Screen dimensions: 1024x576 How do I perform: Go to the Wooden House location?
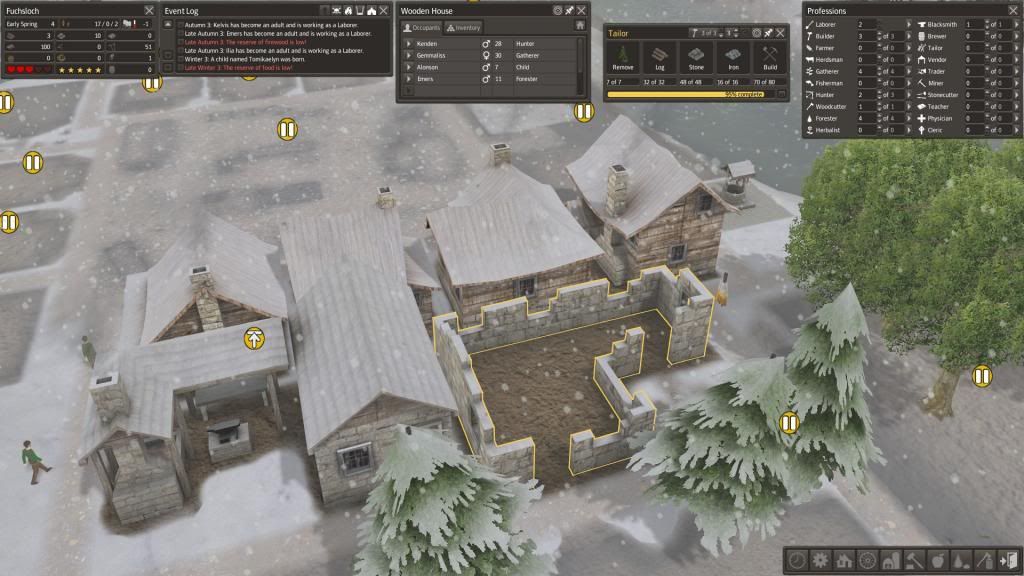point(581,26)
